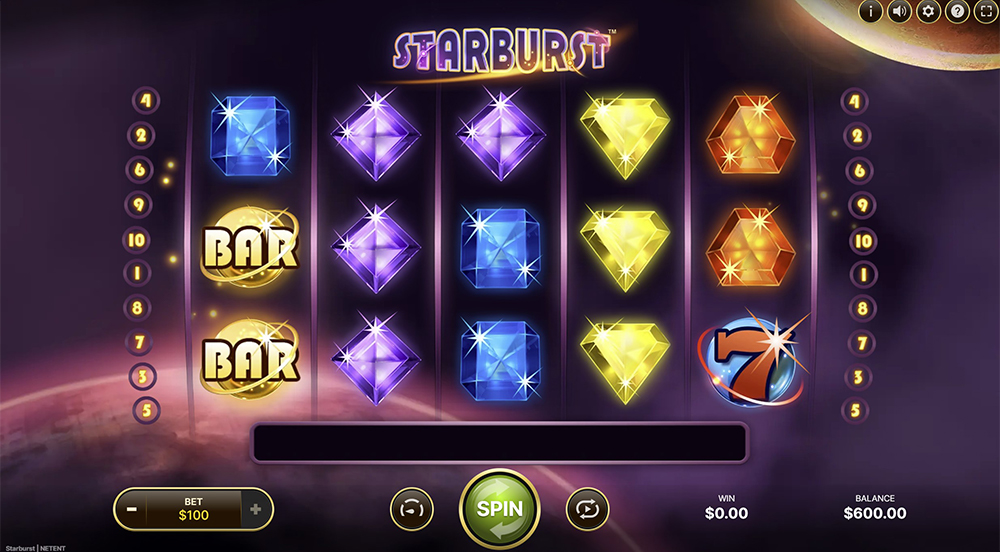Open settings via the gear icon
Screen dimensions: 1000x552
point(928,12)
